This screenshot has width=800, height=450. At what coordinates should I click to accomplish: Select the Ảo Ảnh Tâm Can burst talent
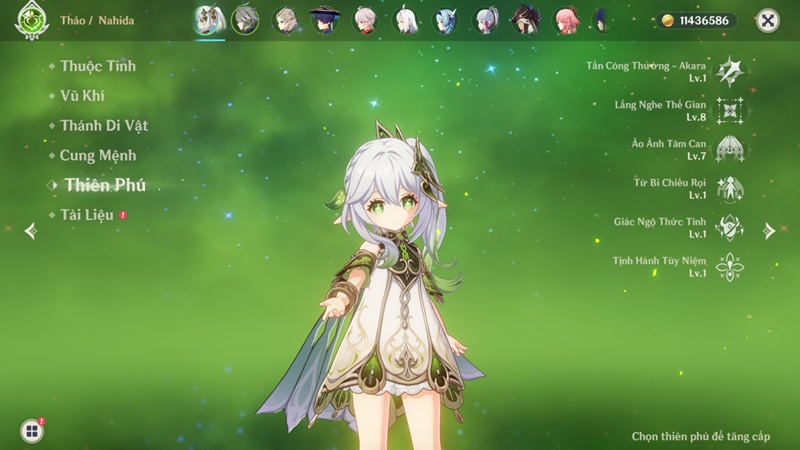point(730,149)
